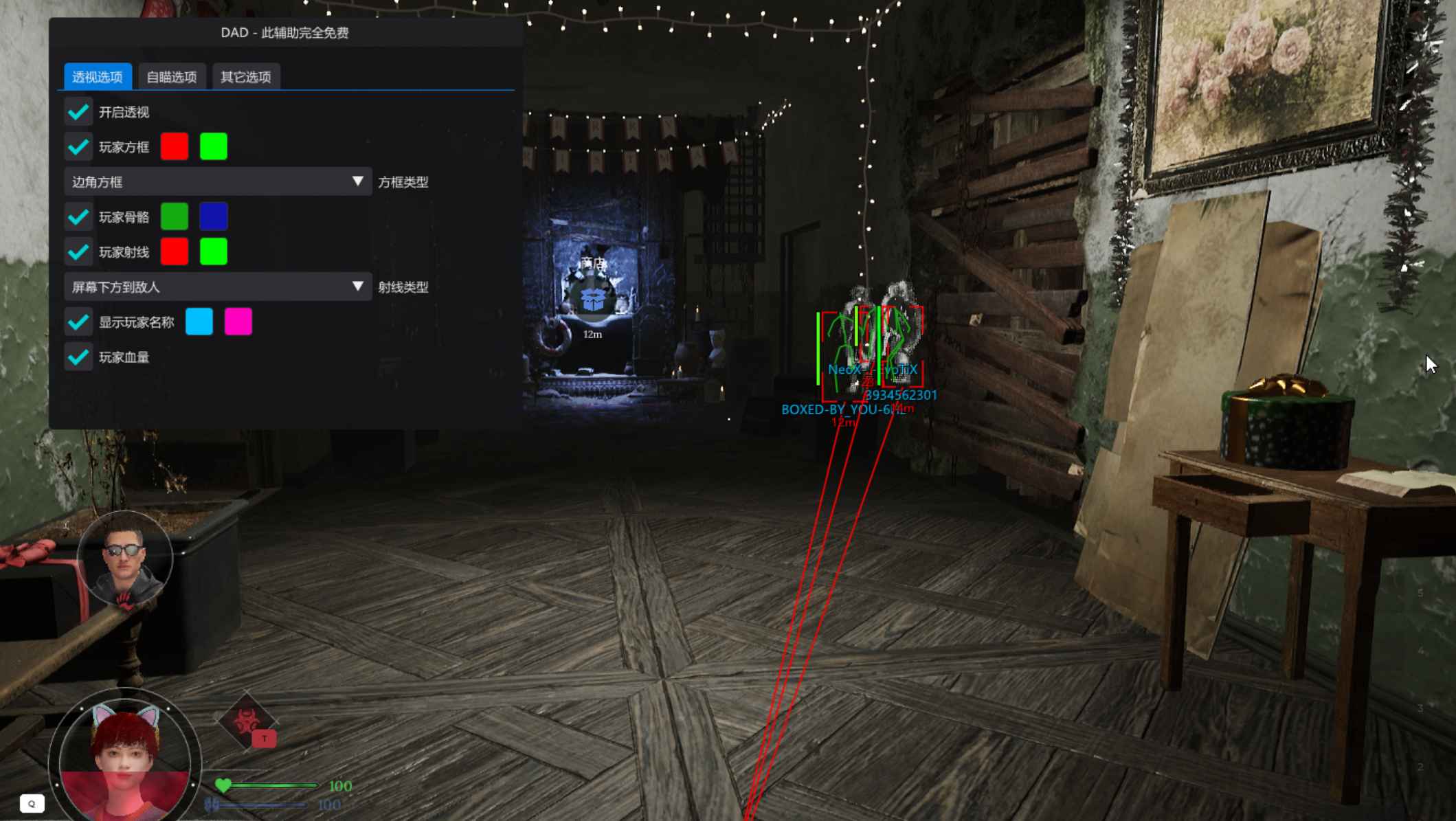
Task: Disable 显示玩家名称 name display
Action: click(x=78, y=322)
